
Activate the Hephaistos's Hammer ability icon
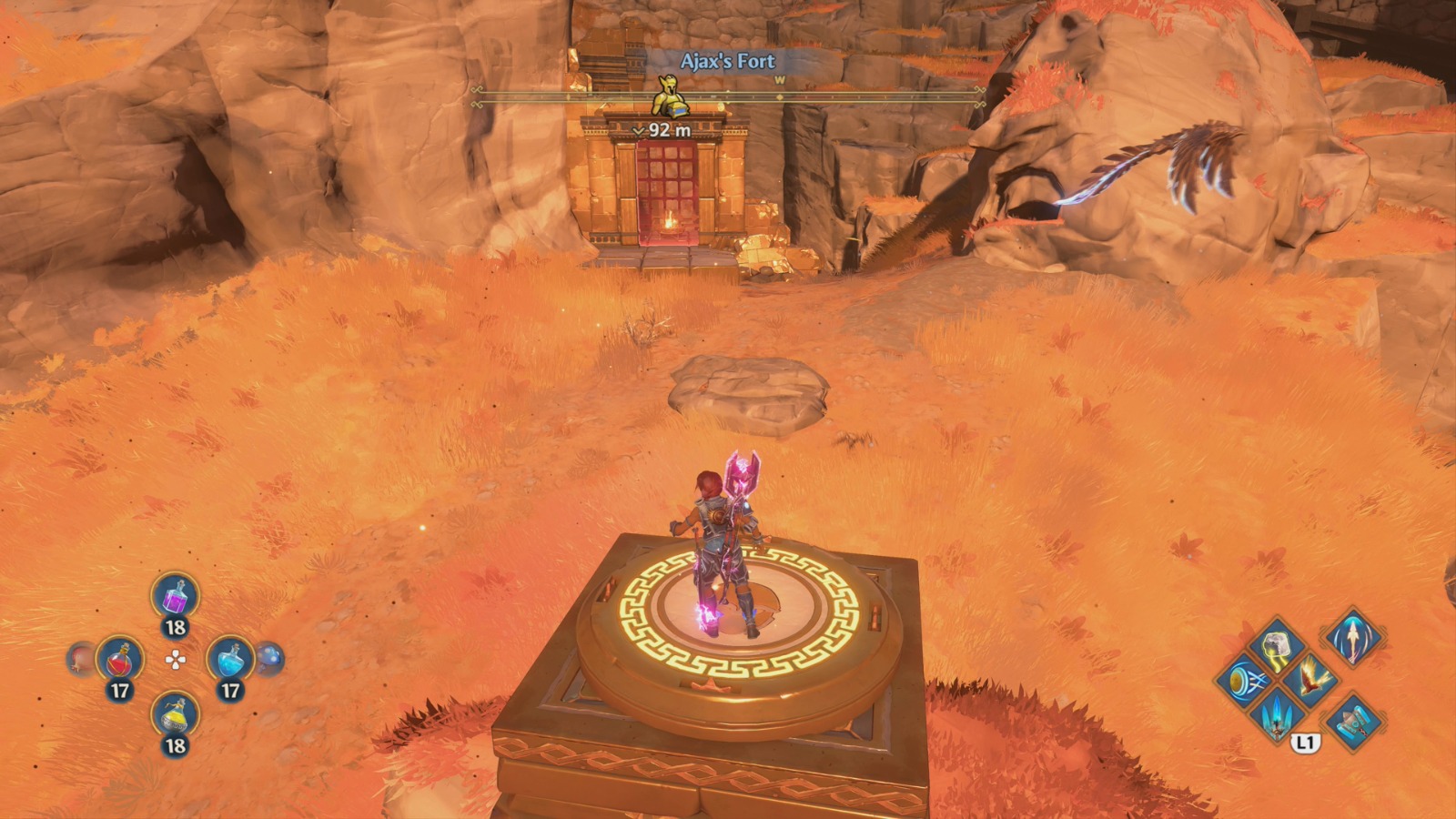[x=1354, y=723]
